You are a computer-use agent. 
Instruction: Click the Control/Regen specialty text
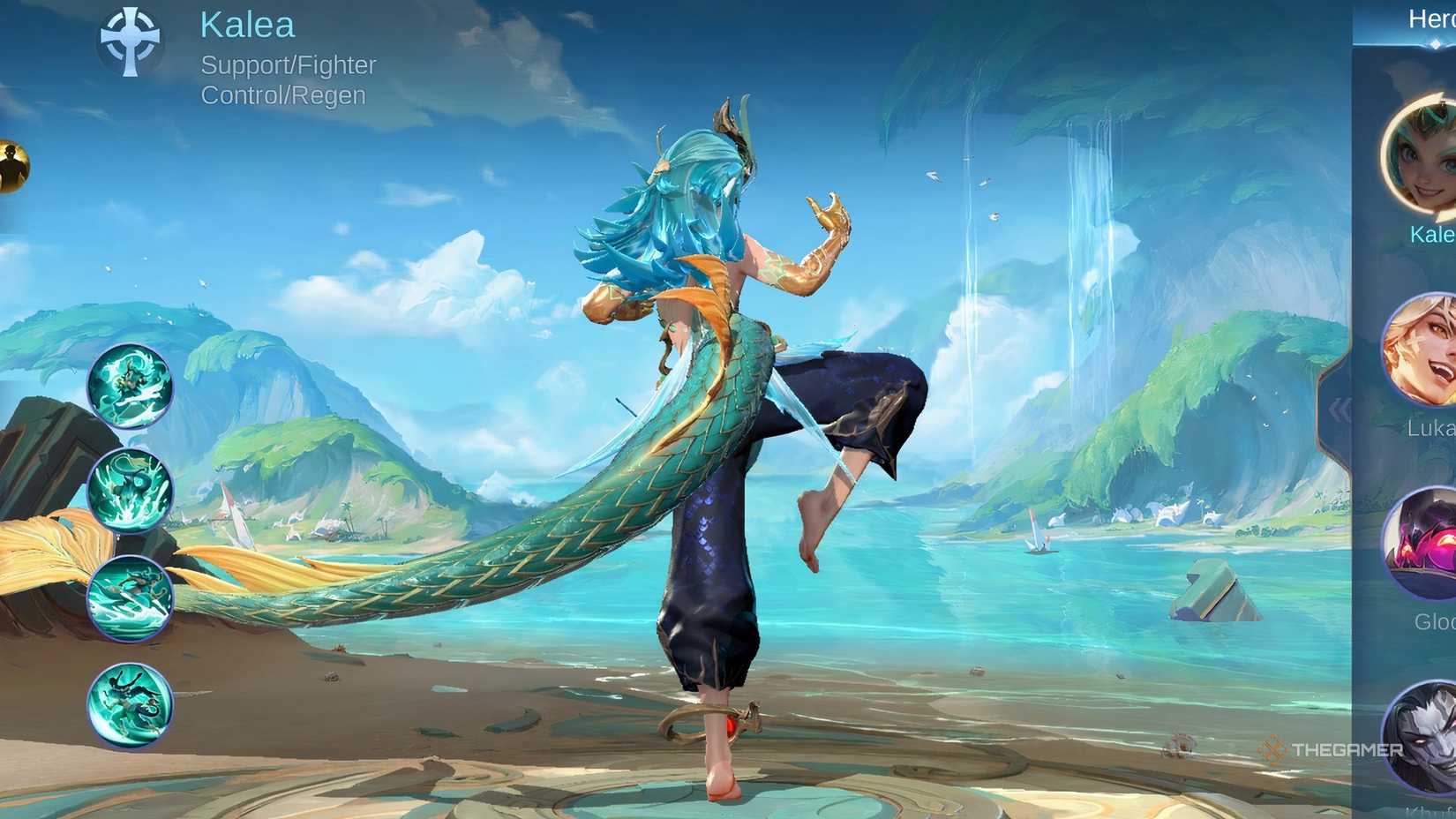[281, 94]
